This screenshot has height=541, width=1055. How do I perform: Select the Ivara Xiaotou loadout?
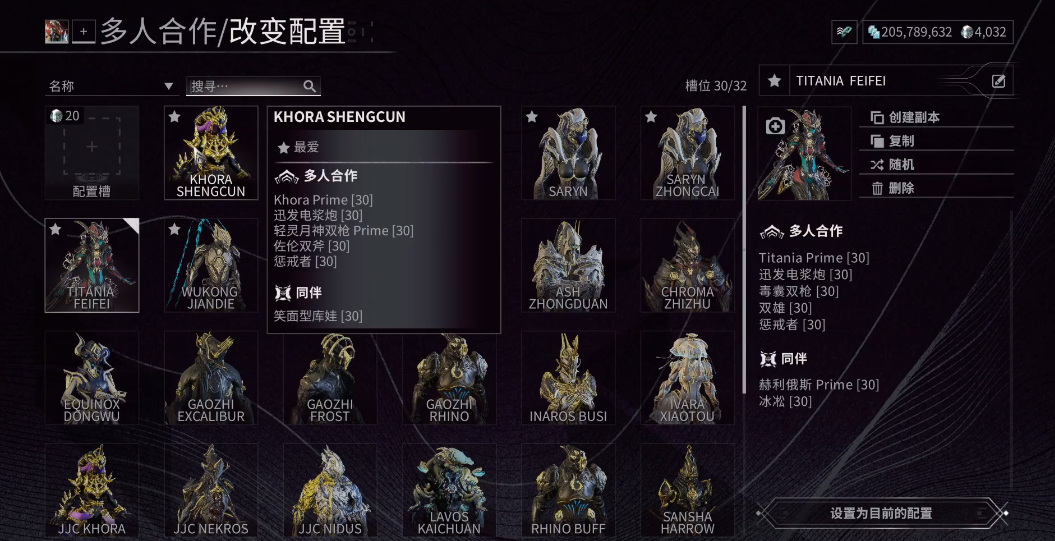pyautogui.click(x=687, y=378)
